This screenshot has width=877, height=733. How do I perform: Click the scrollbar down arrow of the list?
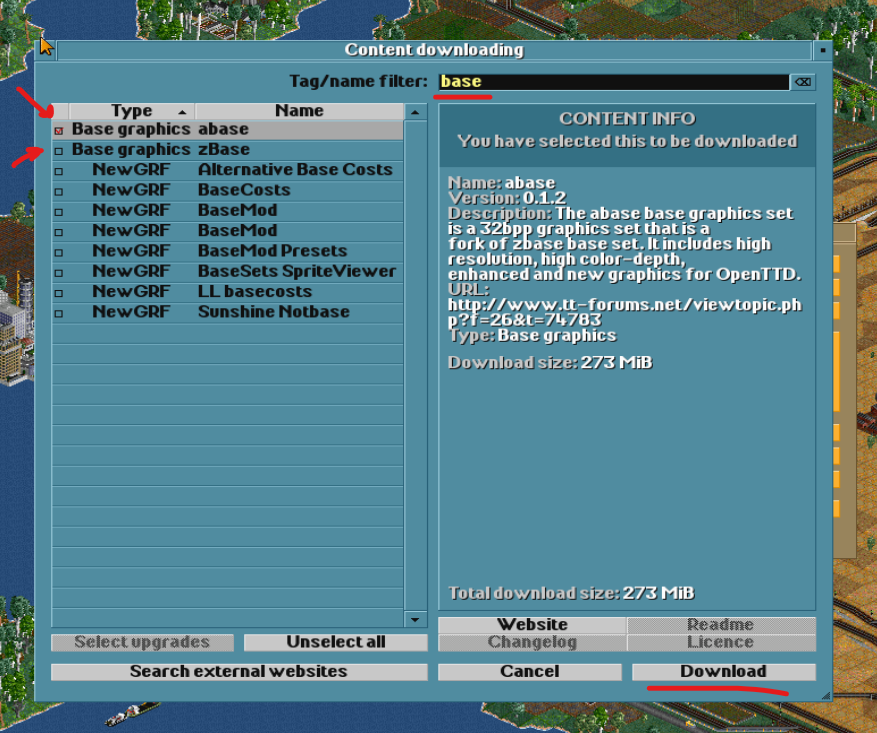click(x=416, y=619)
